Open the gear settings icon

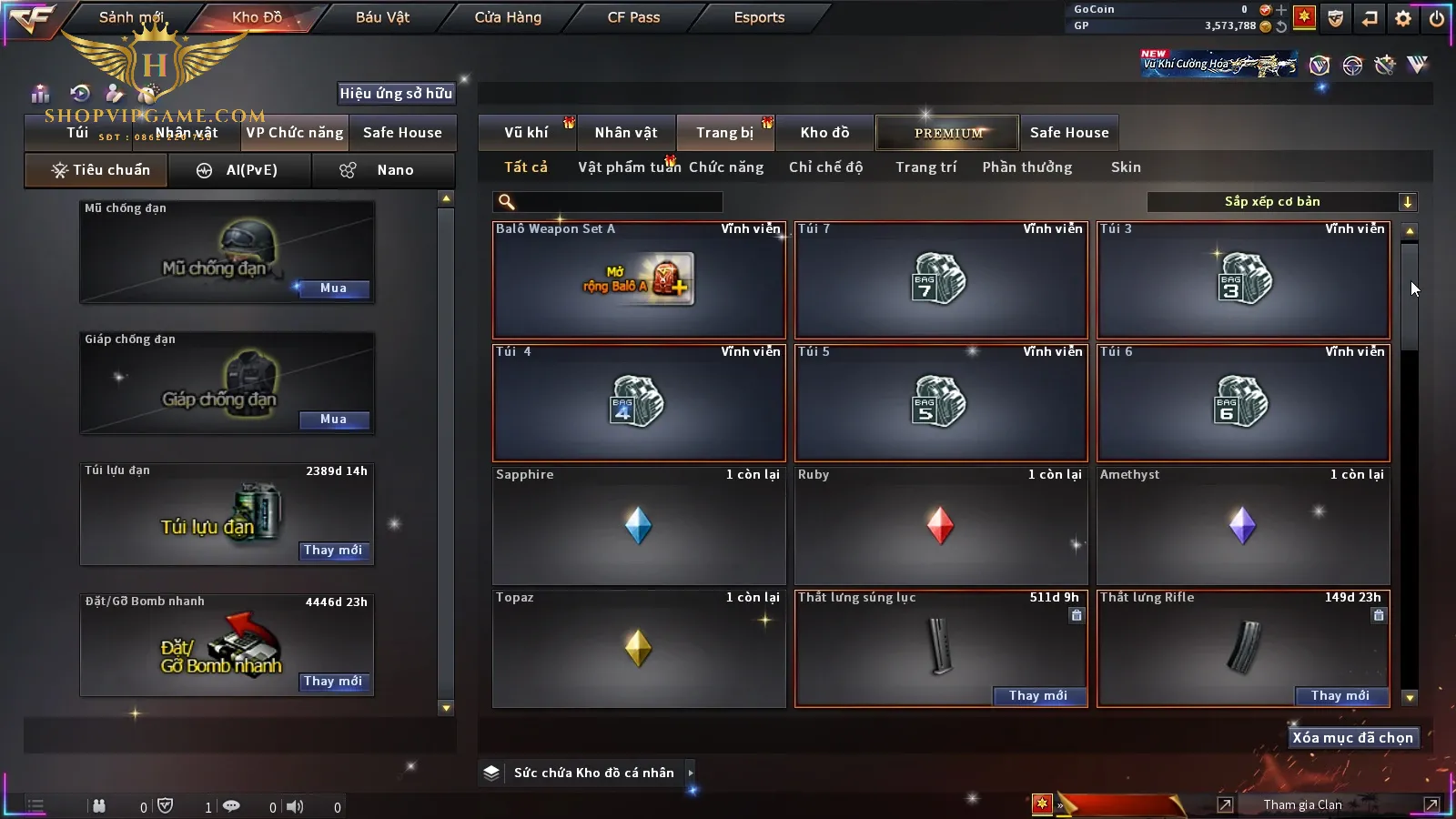point(1403,18)
